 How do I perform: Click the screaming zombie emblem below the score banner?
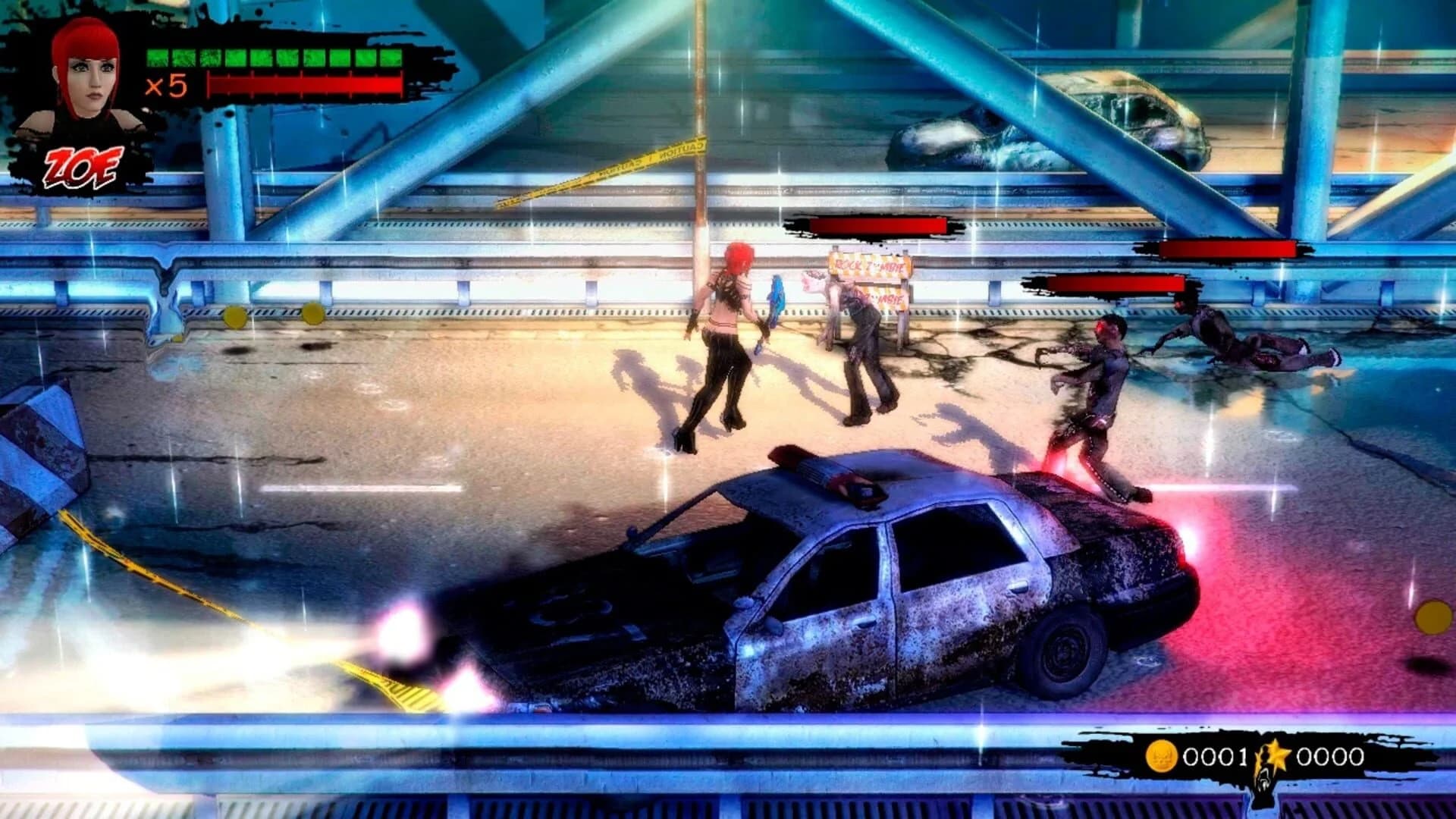click(1265, 781)
